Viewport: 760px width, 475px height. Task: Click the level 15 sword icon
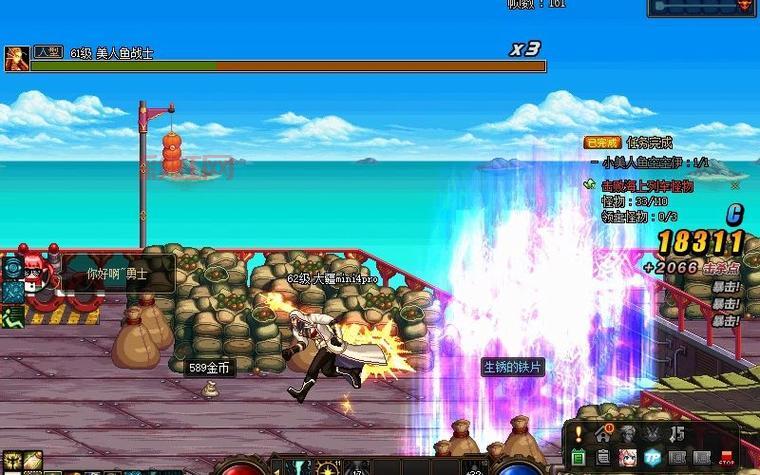pyautogui.click(x=677, y=433)
